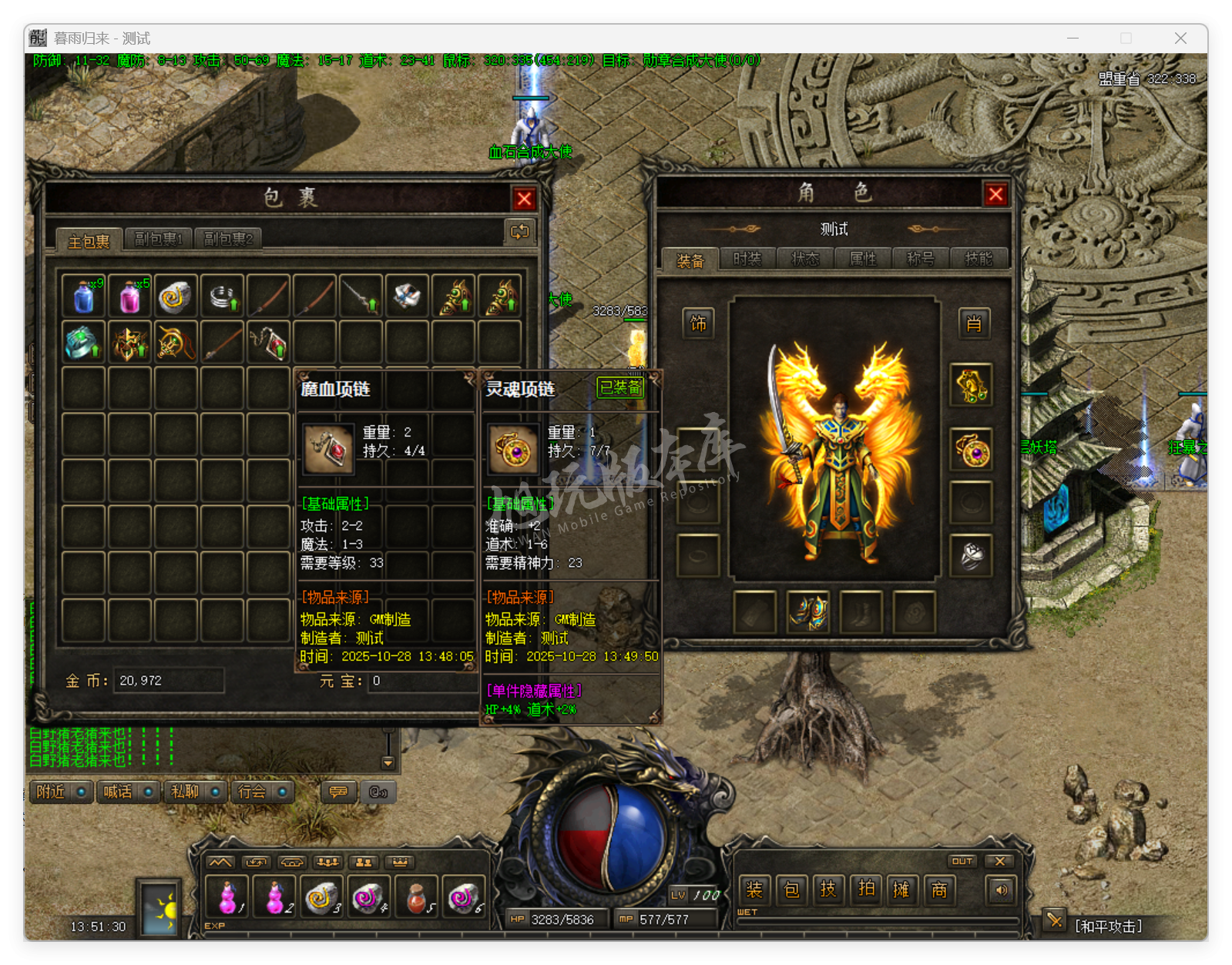This screenshot has height=965, width=1232.
Task: Click the 肖 zodiac button
Action: pos(973,323)
